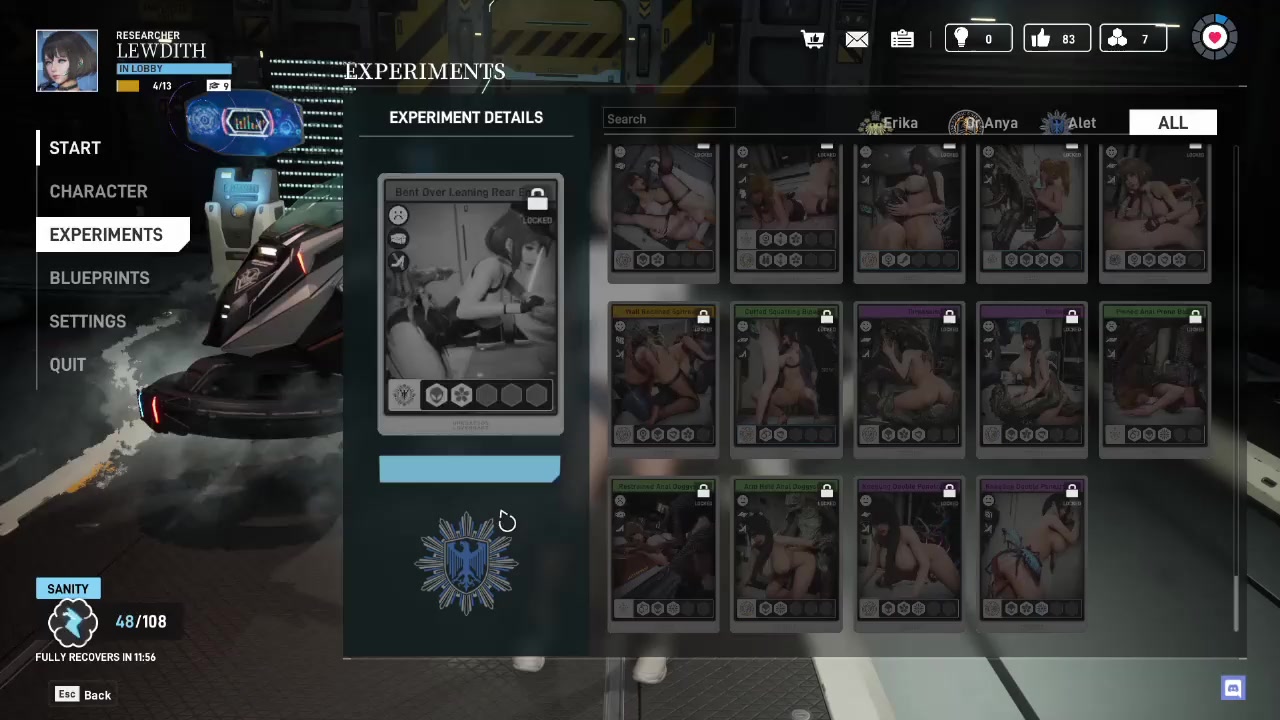Open the Discord icon link
Screen dimensions: 1280x720
click(1233, 688)
